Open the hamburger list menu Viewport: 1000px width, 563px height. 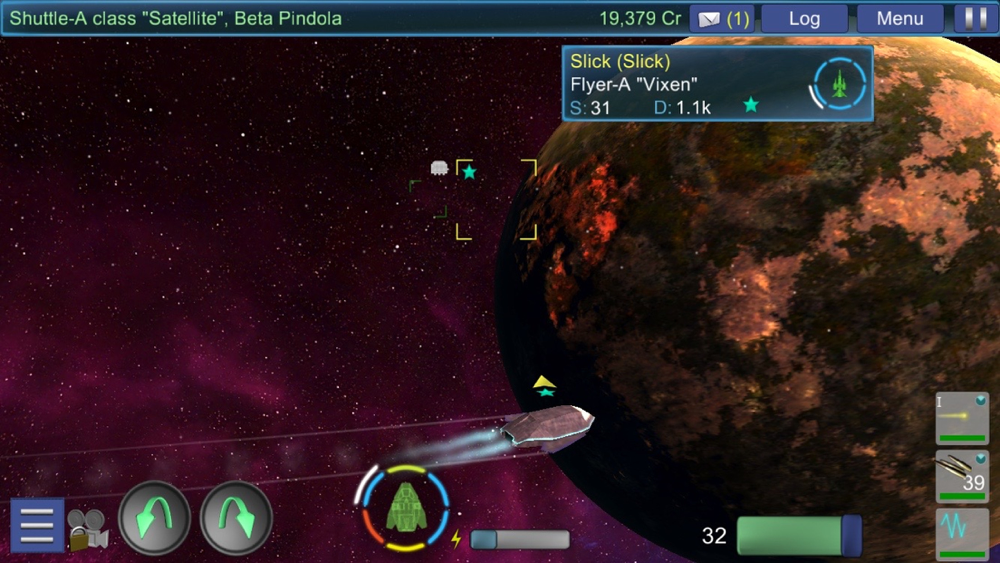point(37,524)
